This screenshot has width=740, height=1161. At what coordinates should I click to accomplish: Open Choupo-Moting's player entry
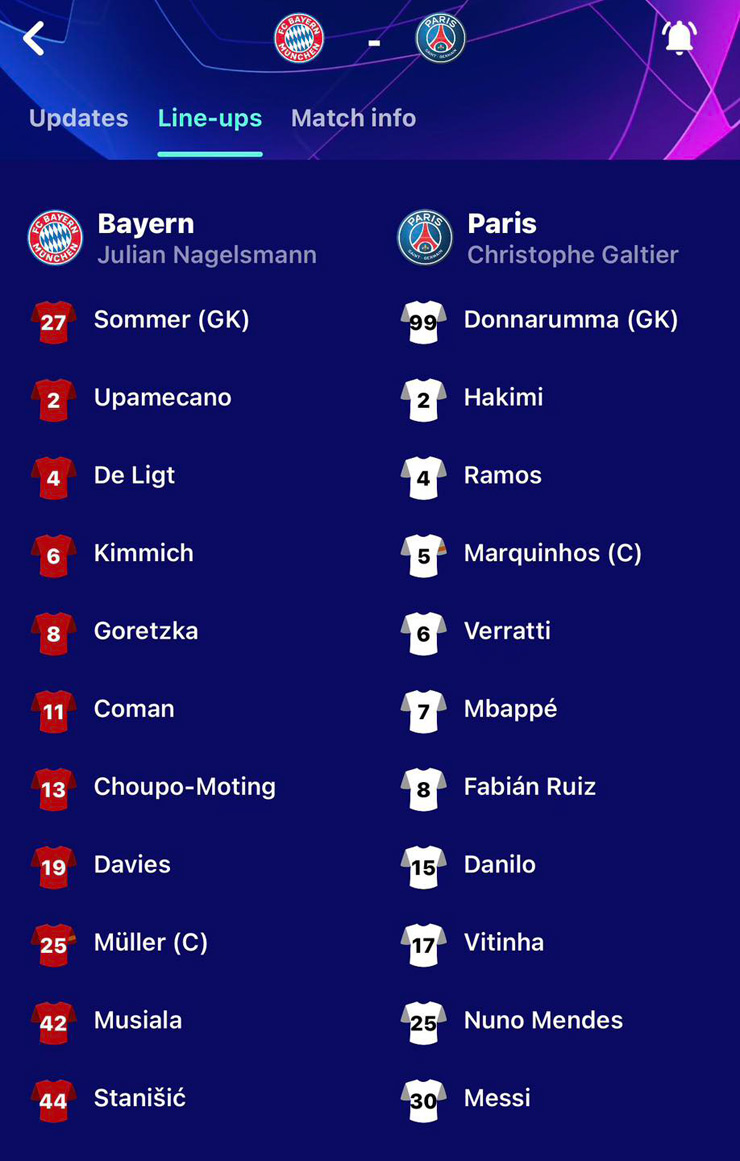[184, 787]
